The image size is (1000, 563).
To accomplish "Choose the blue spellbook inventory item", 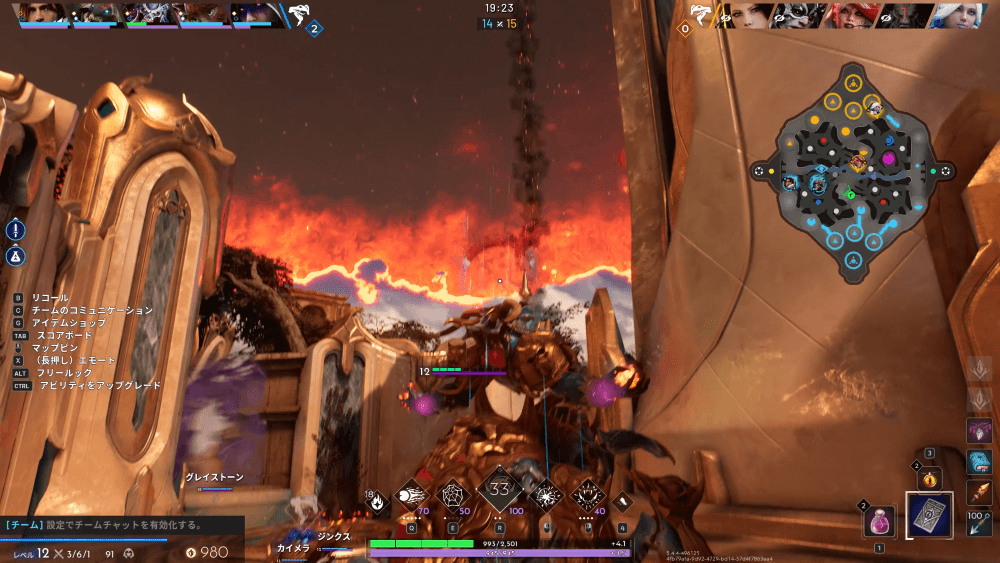I will (979, 462).
